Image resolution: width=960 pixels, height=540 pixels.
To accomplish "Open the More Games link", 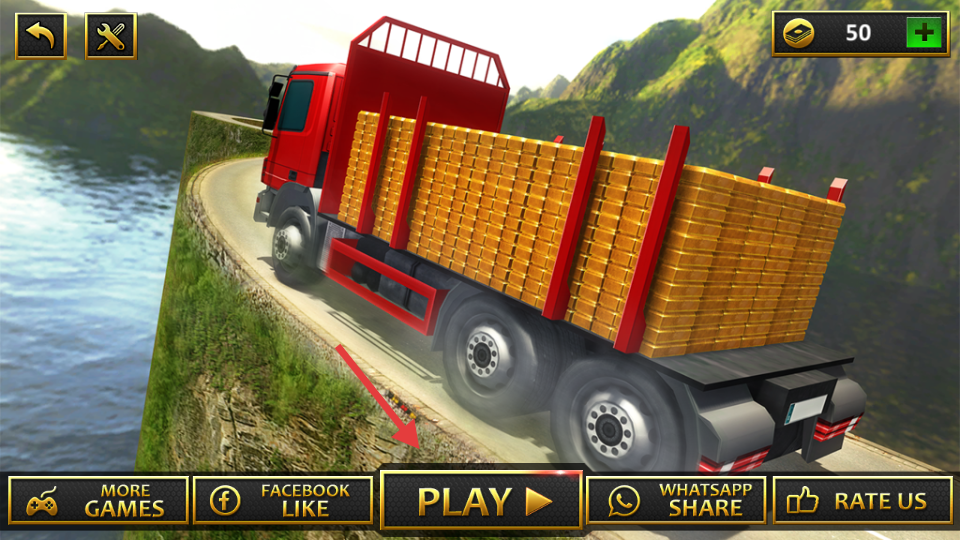I will [x=98, y=501].
